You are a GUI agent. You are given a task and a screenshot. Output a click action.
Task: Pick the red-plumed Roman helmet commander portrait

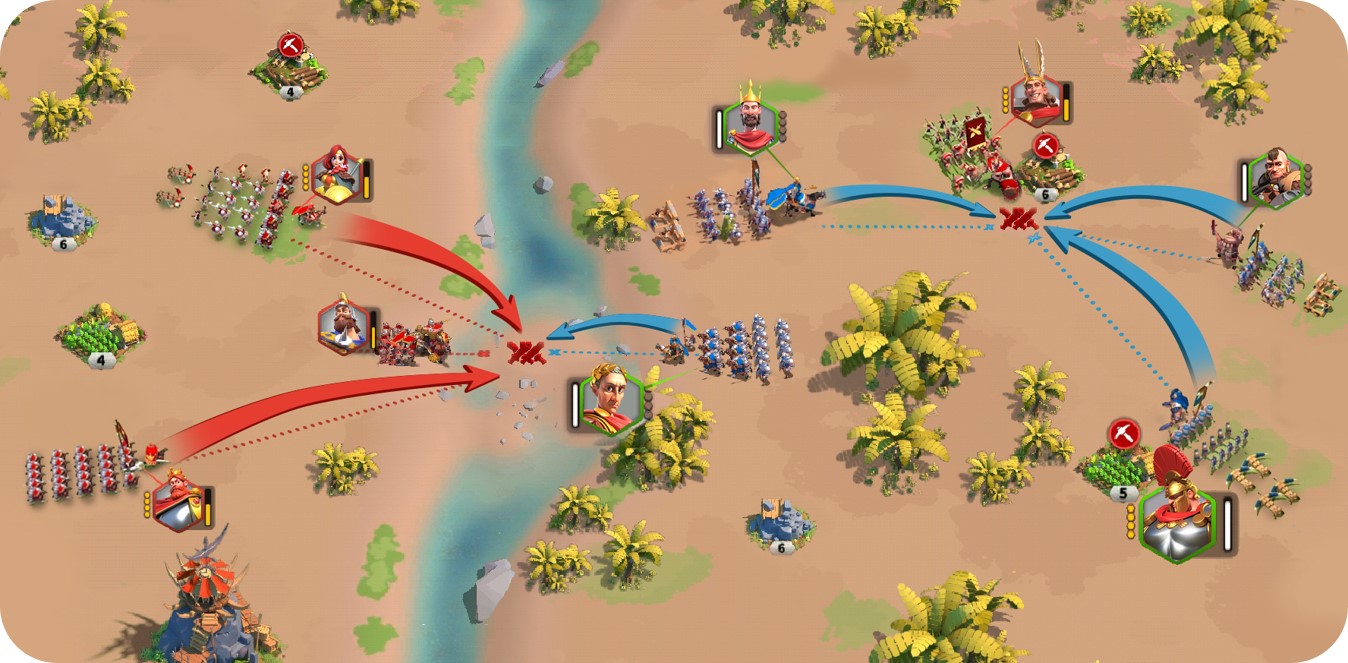(1178, 518)
